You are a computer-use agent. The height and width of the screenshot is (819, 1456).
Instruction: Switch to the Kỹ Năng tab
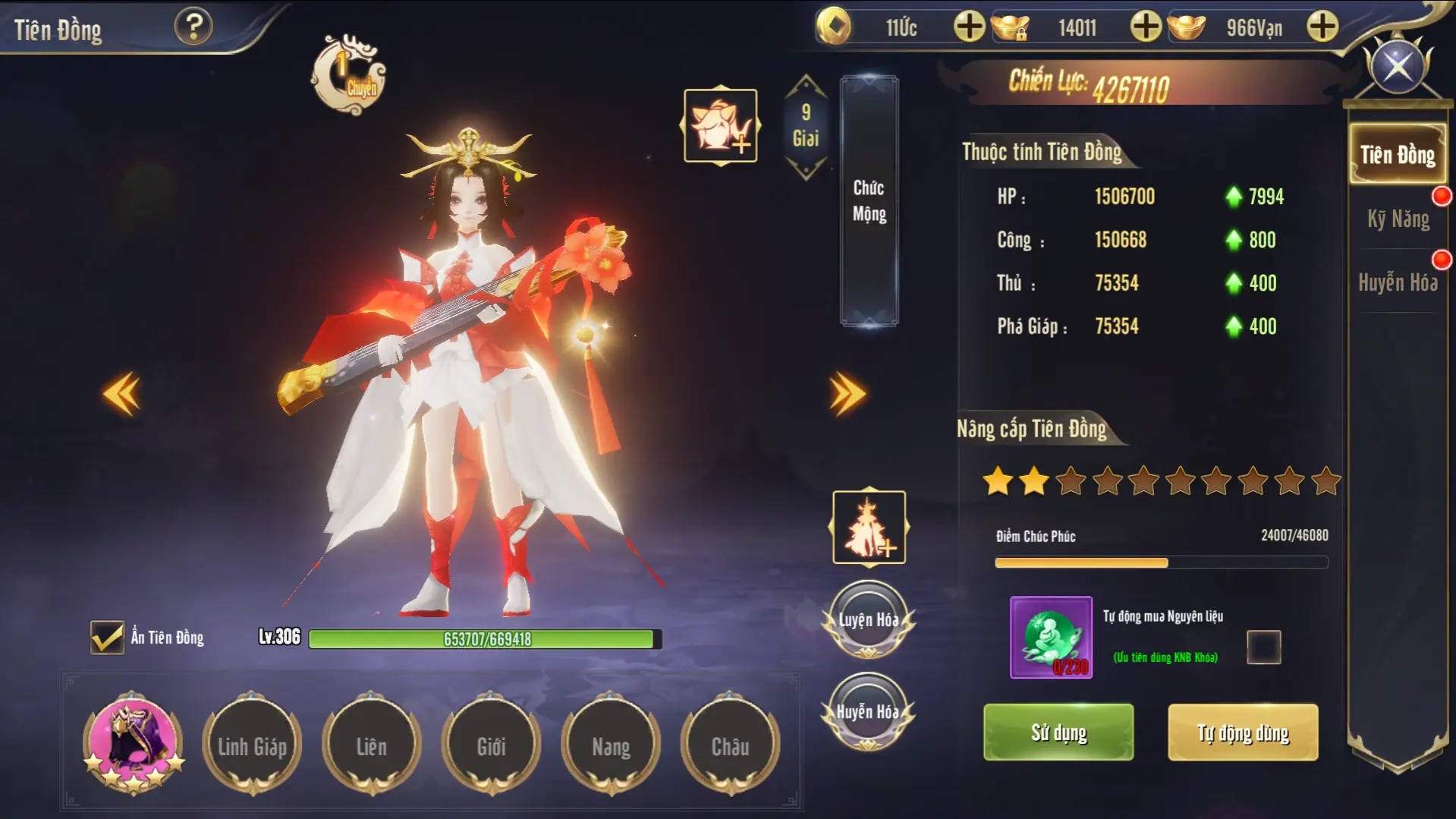(x=1398, y=219)
